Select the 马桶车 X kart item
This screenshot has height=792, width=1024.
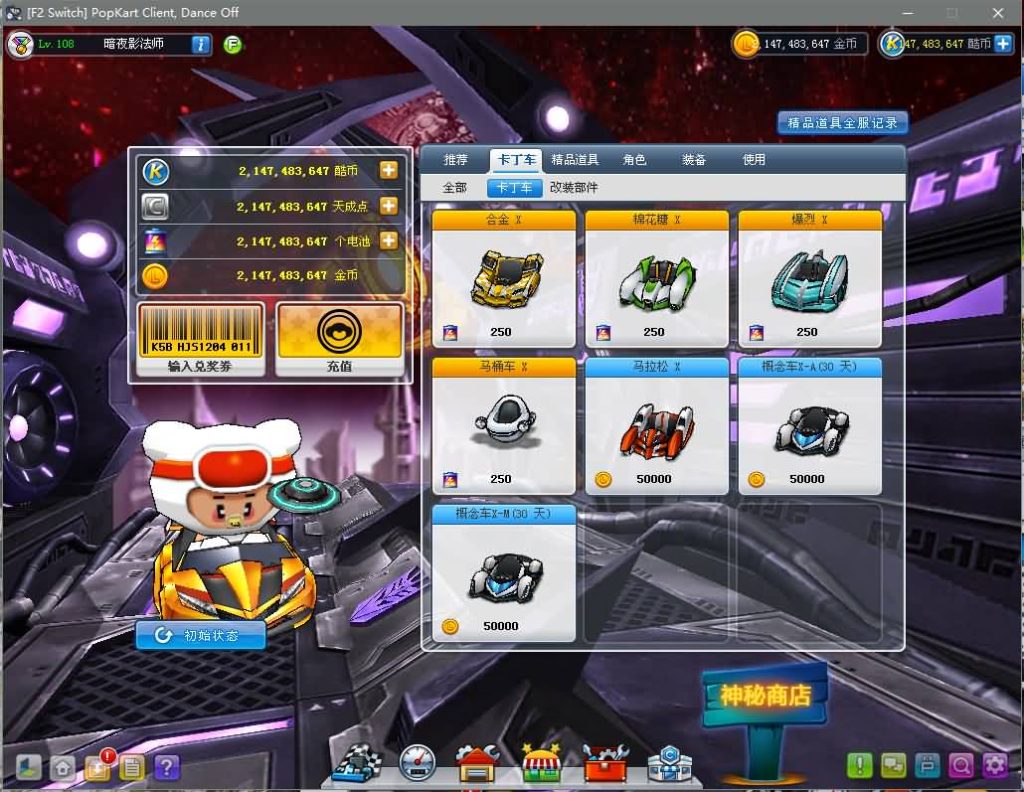point(503,425)
